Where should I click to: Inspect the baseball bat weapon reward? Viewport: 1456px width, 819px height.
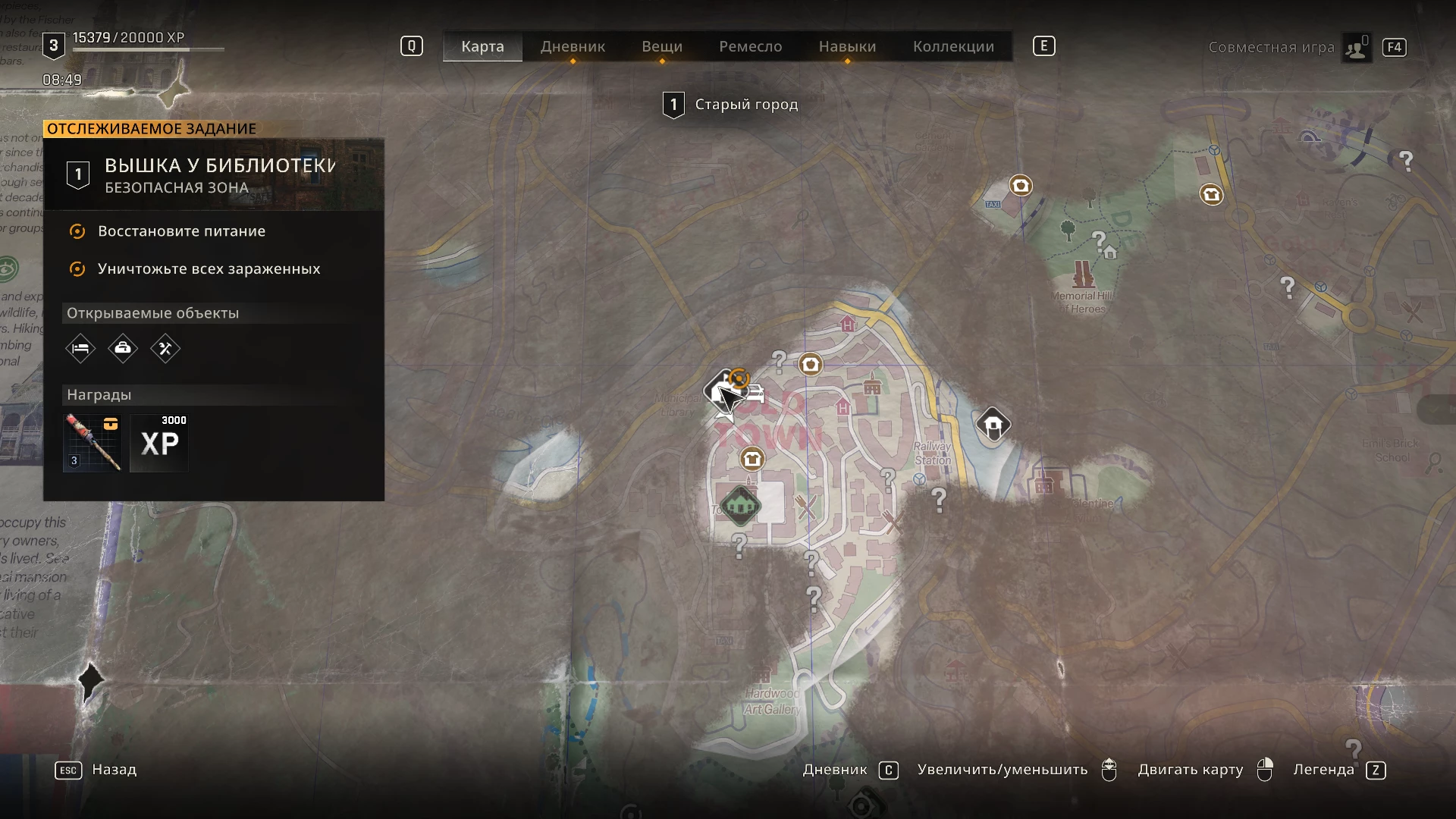93,443
